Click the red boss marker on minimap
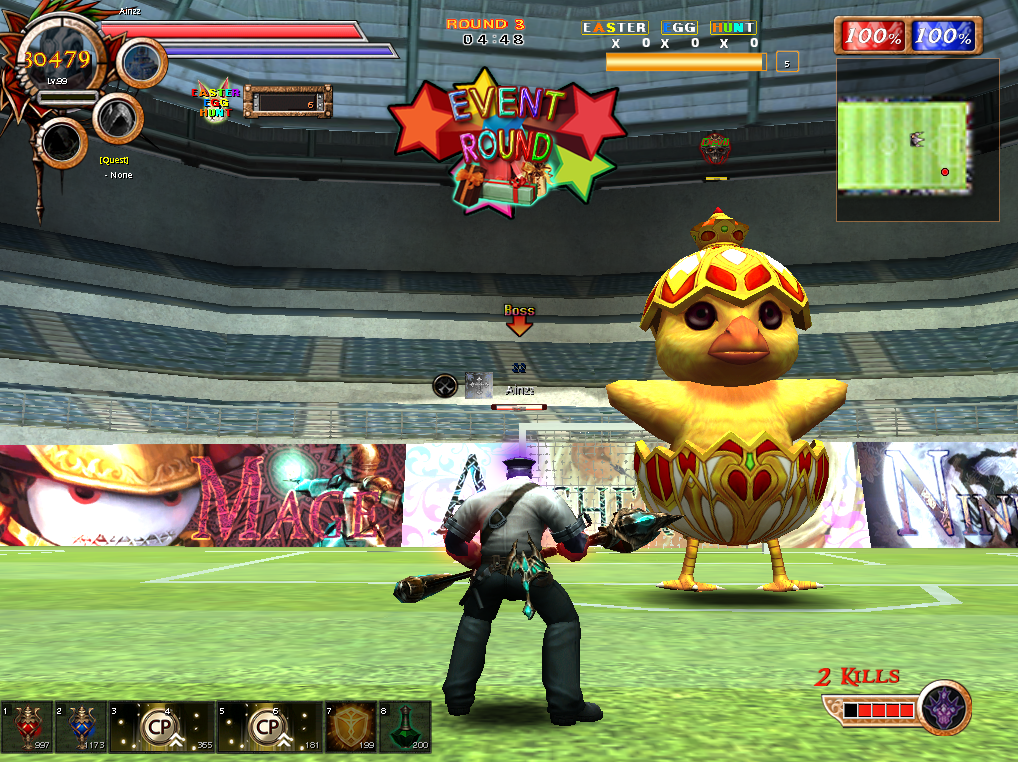The width and height of the screenshot is (1018, 762). tap(945, 172)
